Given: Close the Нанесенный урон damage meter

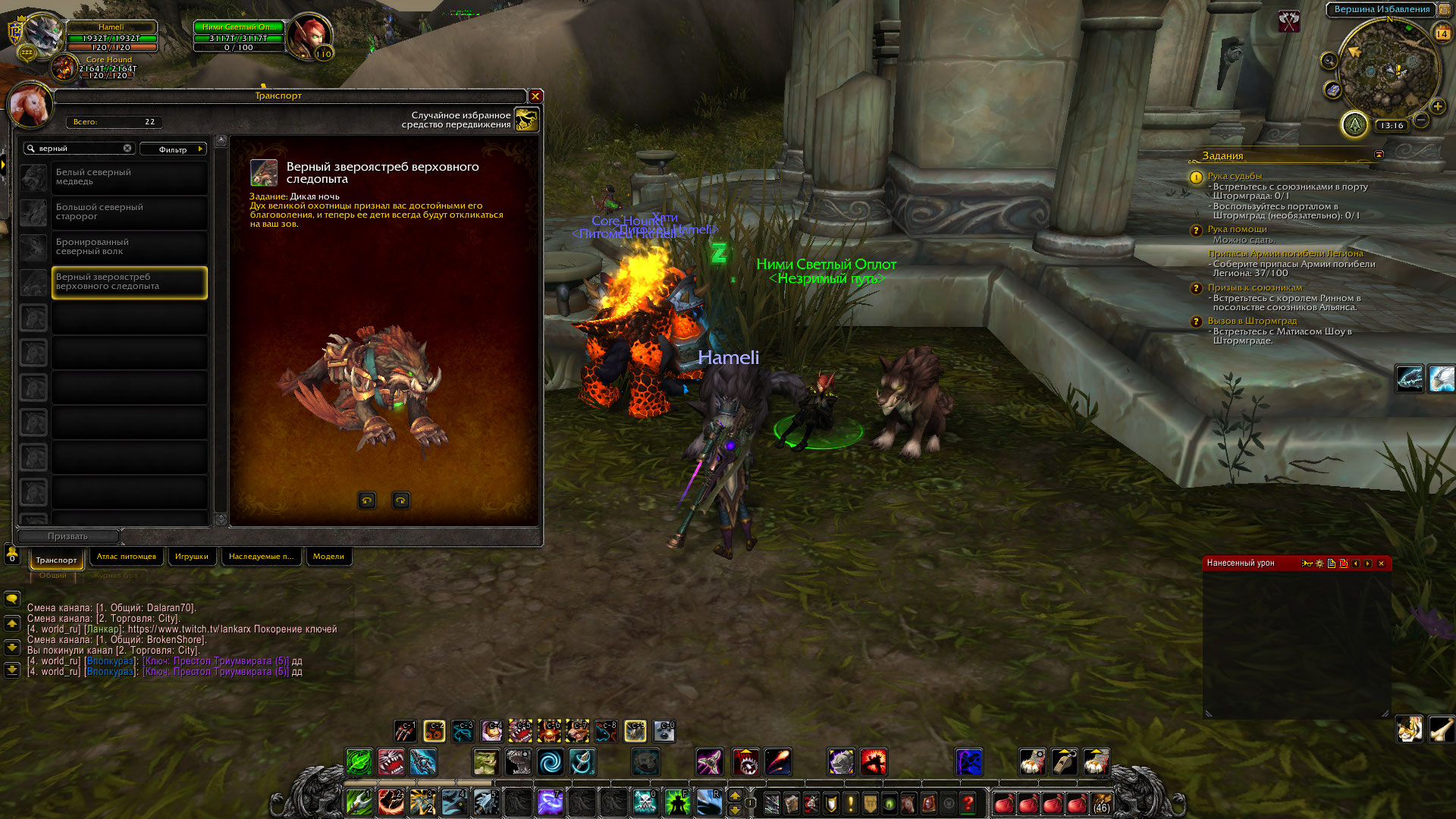Looking at the screenshot, I should pos(1381,563).
